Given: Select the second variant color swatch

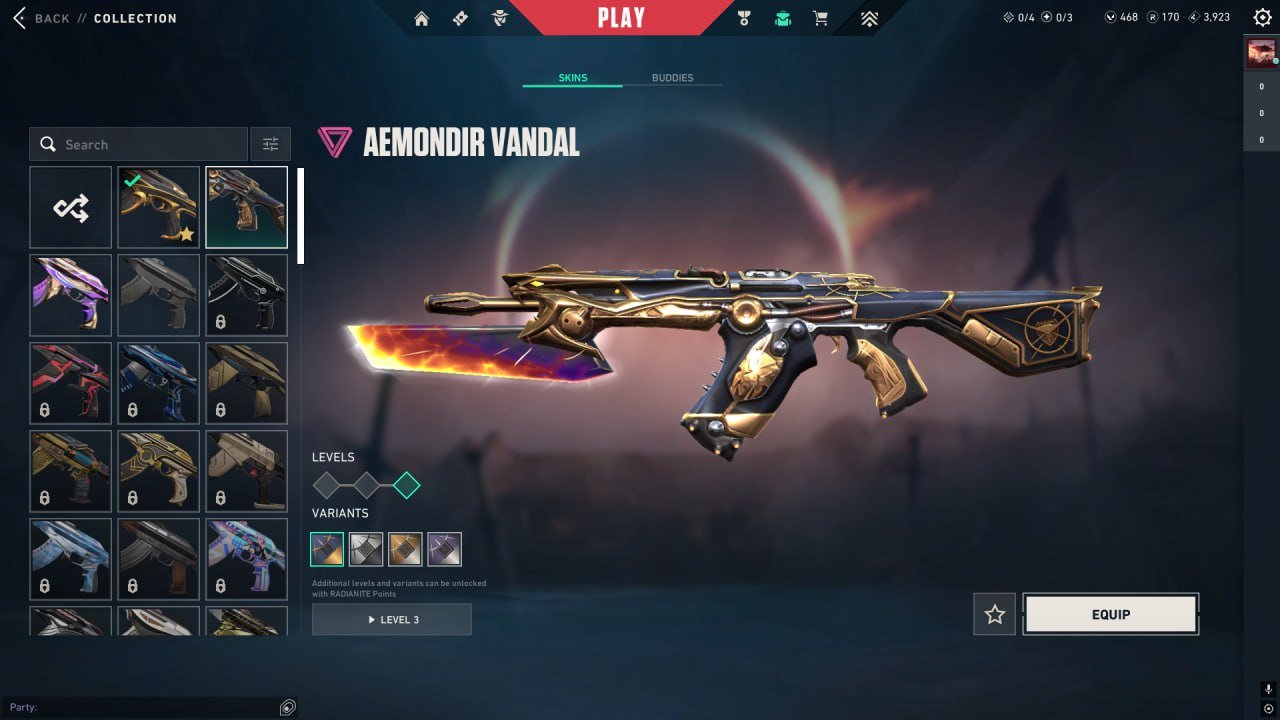Looking at the screenshot, I should [366, 548].
